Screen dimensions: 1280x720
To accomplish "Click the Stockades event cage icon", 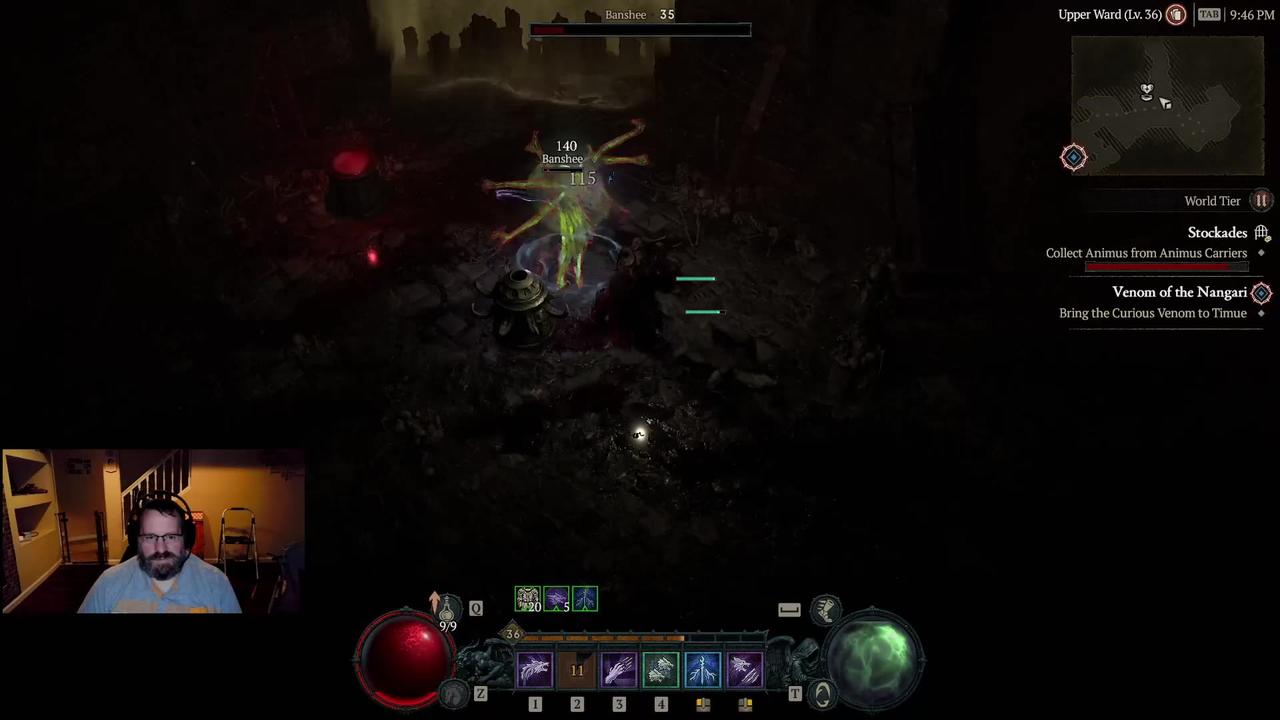I will [x=1262, y=232].
